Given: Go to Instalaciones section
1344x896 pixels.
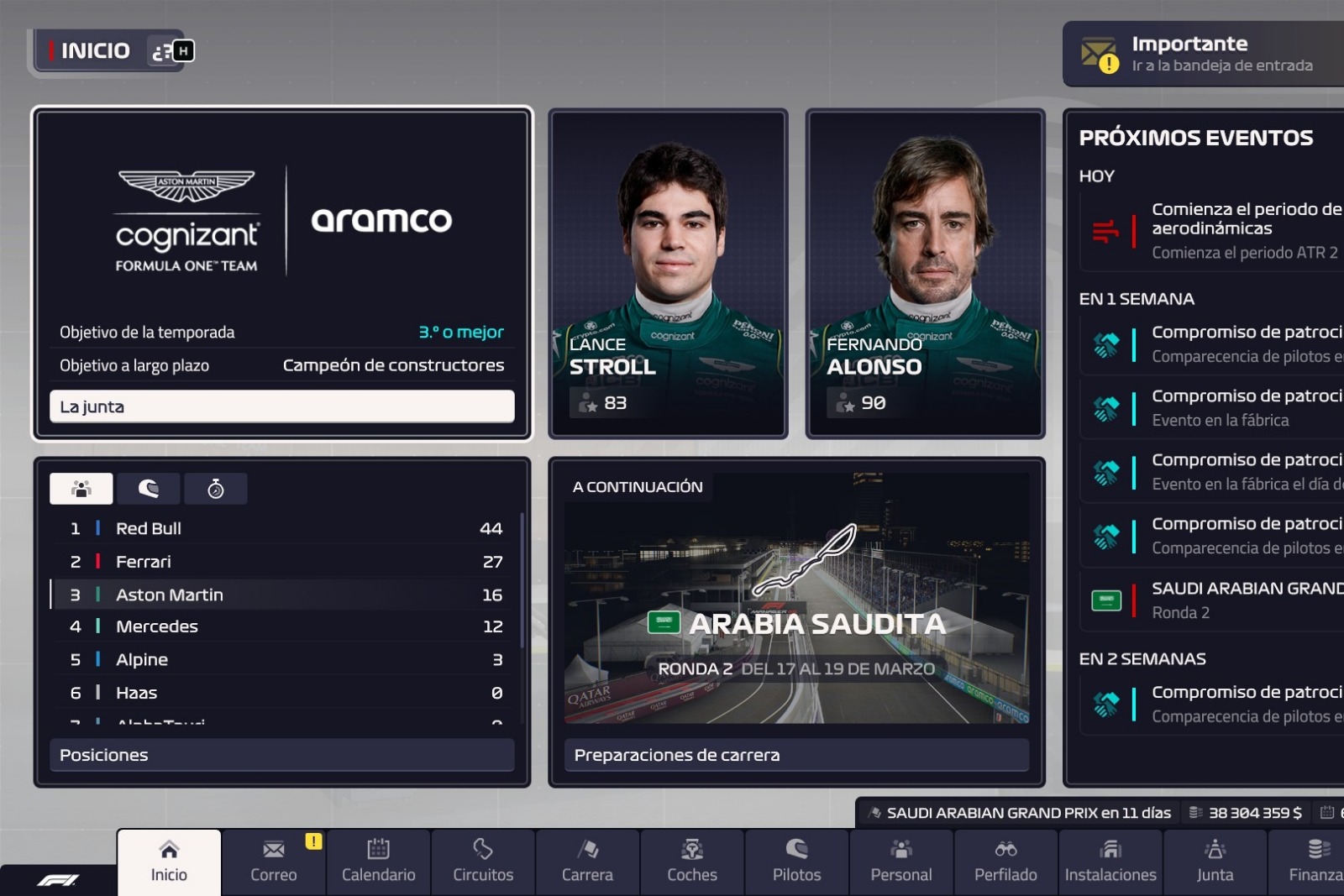Looking at the screenshot, I should click(1110, 862).
